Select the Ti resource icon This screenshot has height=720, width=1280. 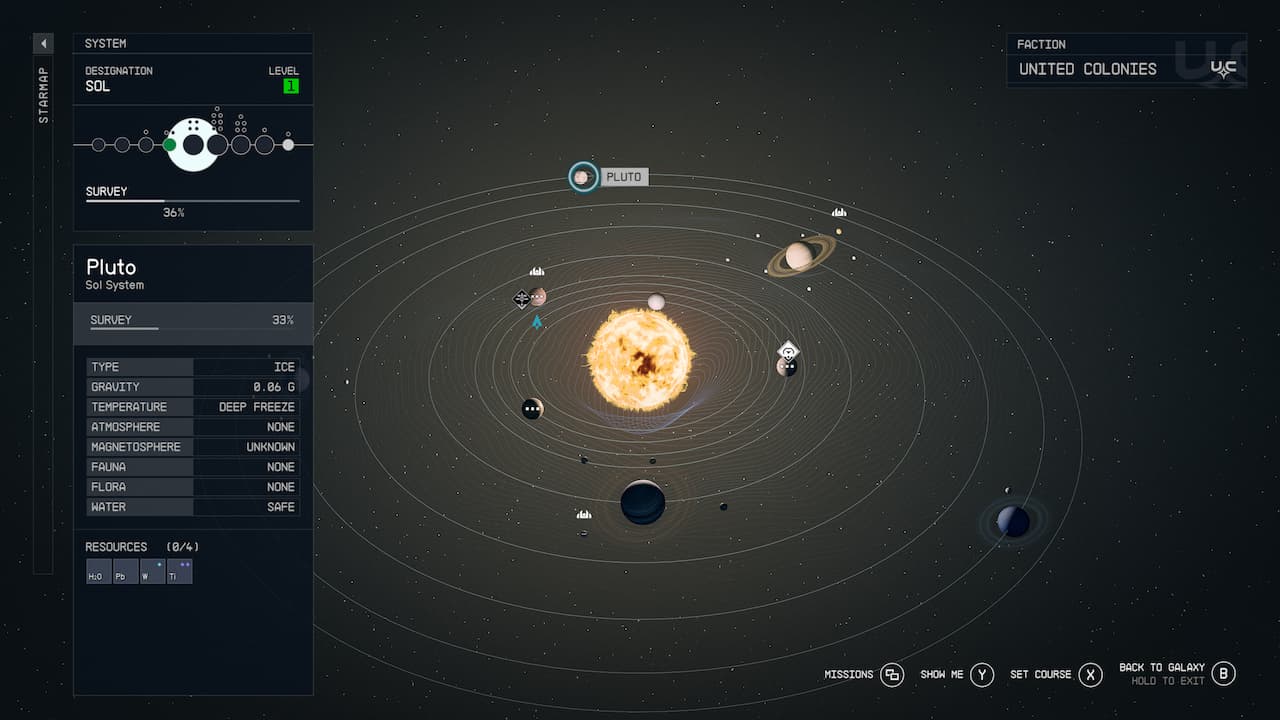point(179,571)
